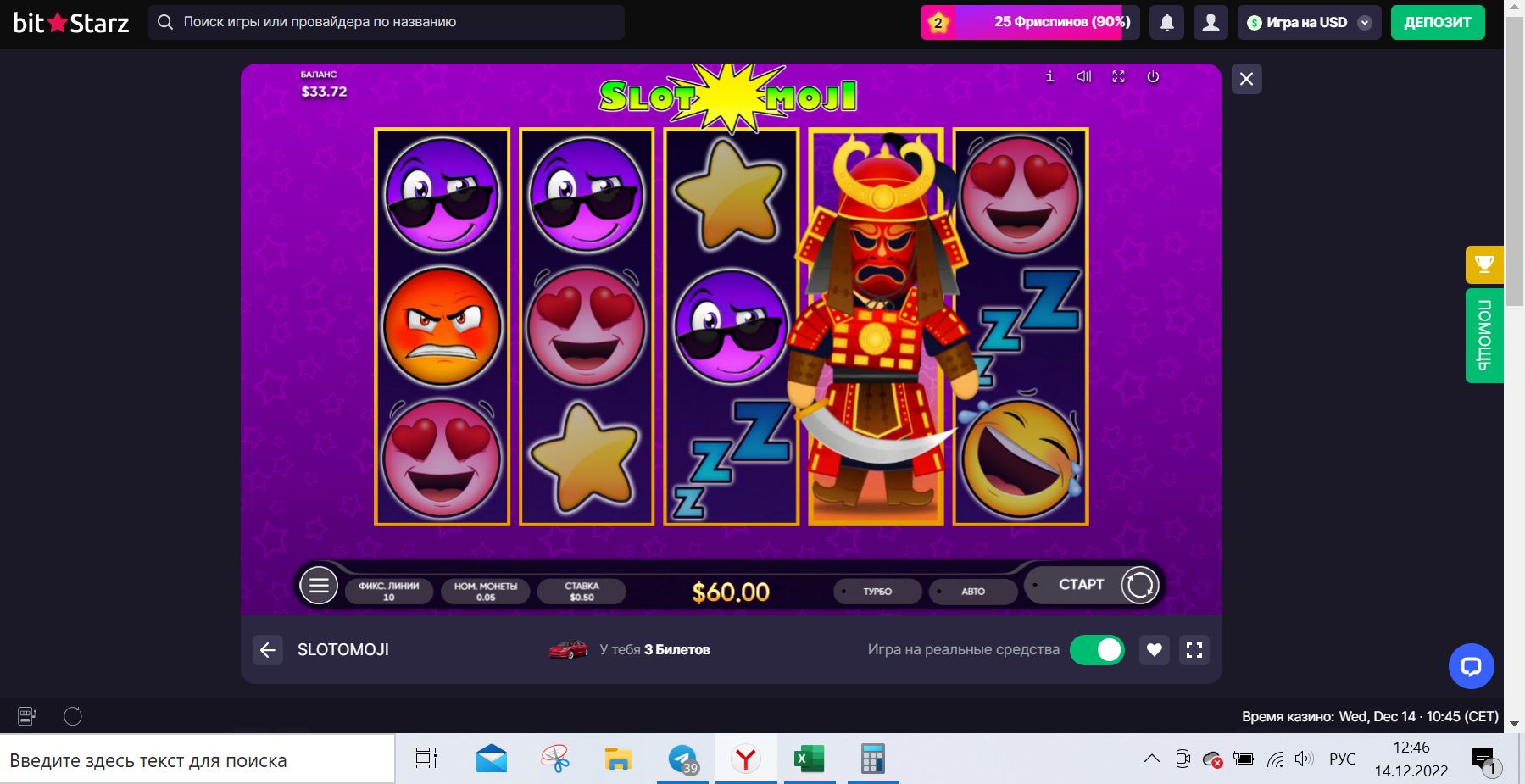Screen dimensions: 1525x784
Task: Adjust the СТАВКА bet amount
Action: tap(582, 592)
